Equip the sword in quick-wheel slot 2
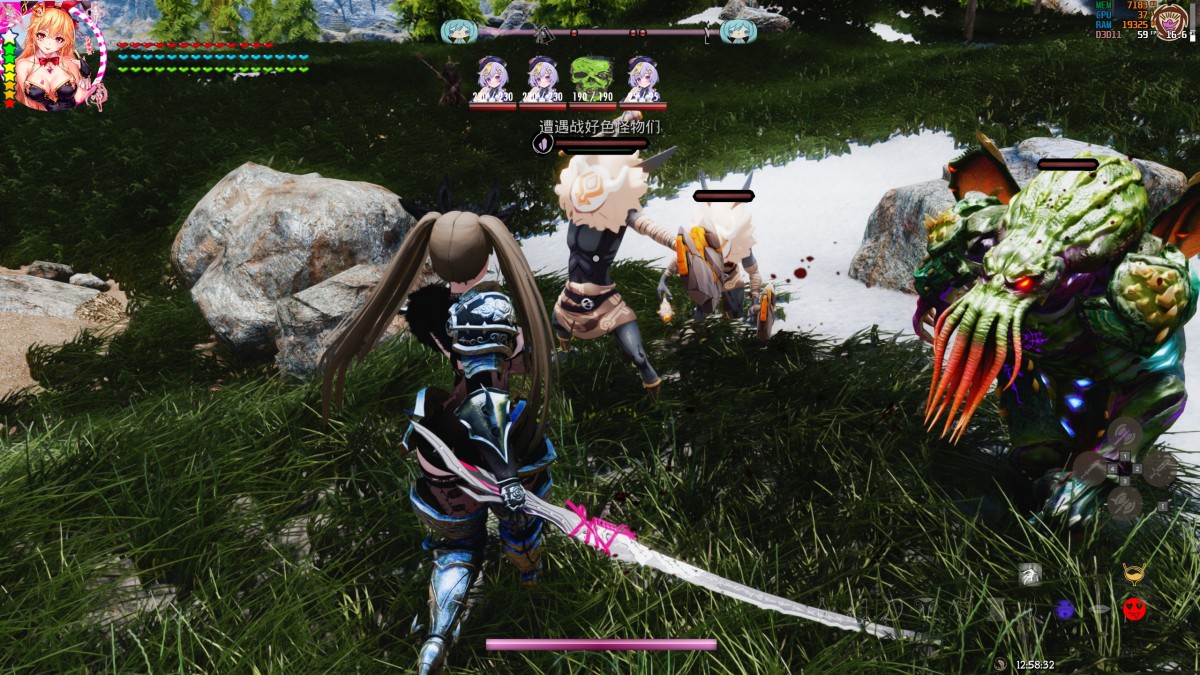The image size is (1200, 675). pyautogui.click(x=1158, y=468)
